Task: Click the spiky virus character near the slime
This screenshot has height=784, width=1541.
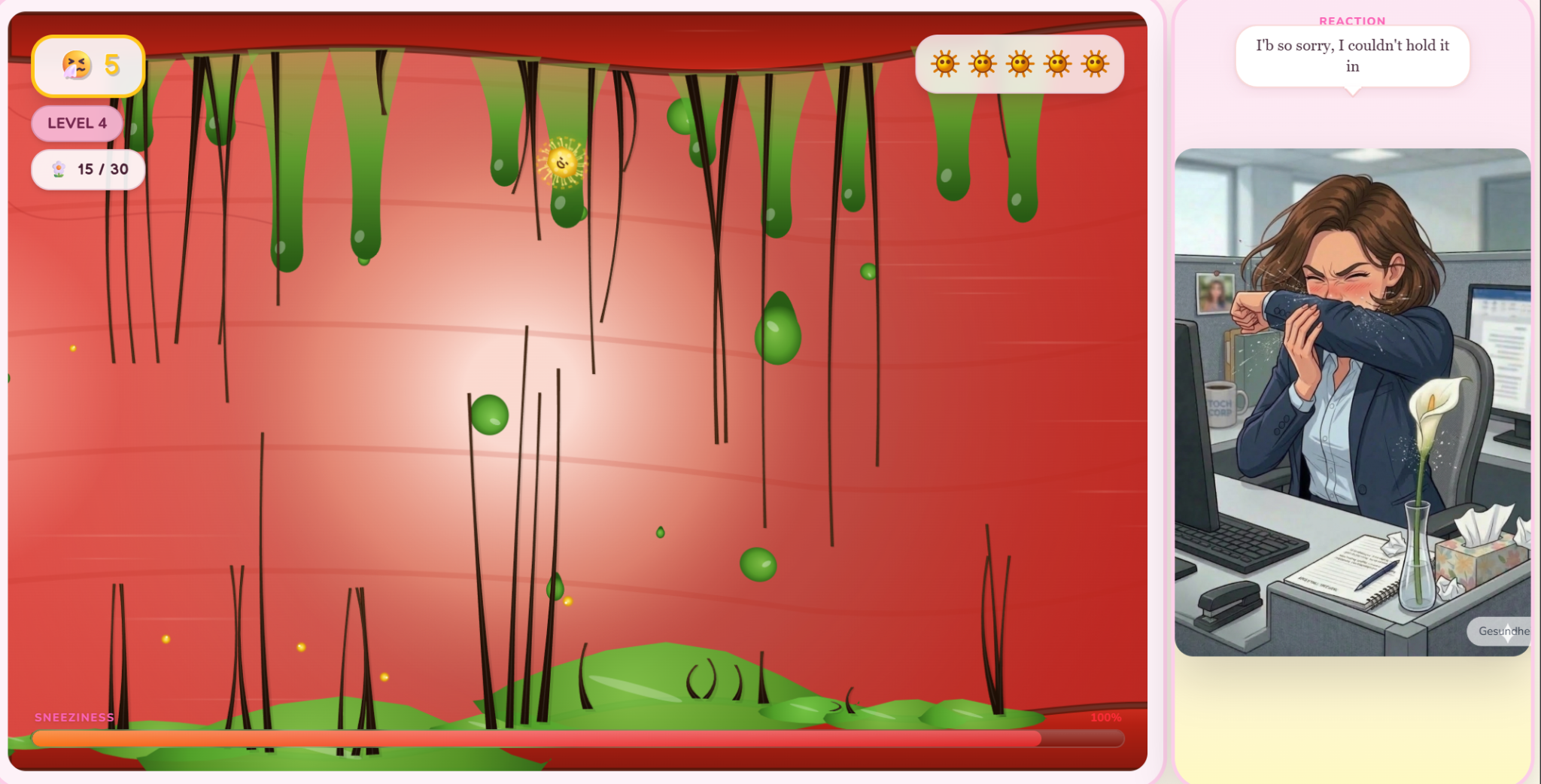Action: (x=561, y=161)
